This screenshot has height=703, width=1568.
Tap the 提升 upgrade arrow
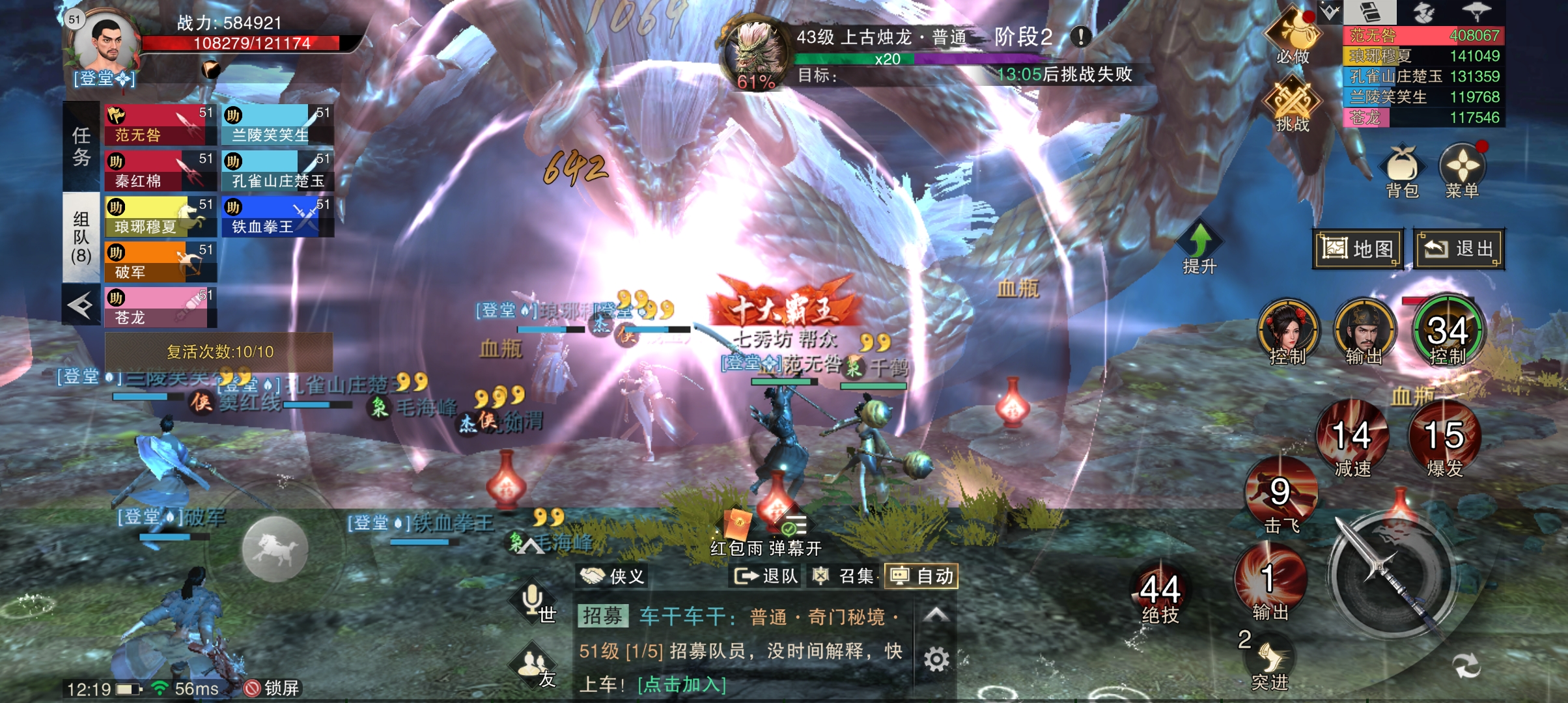click(x=1199, y=247)
